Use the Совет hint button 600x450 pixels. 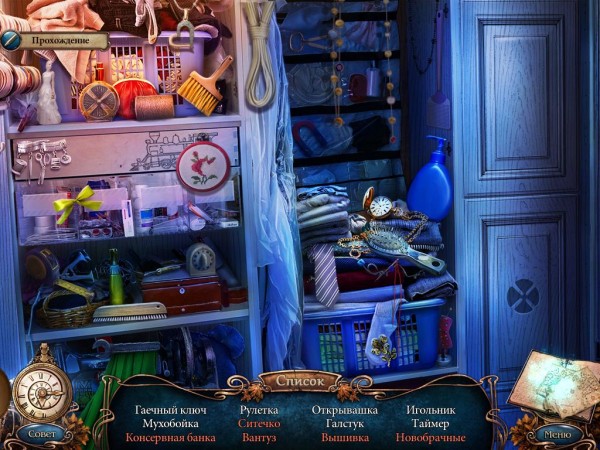[42, 432]
